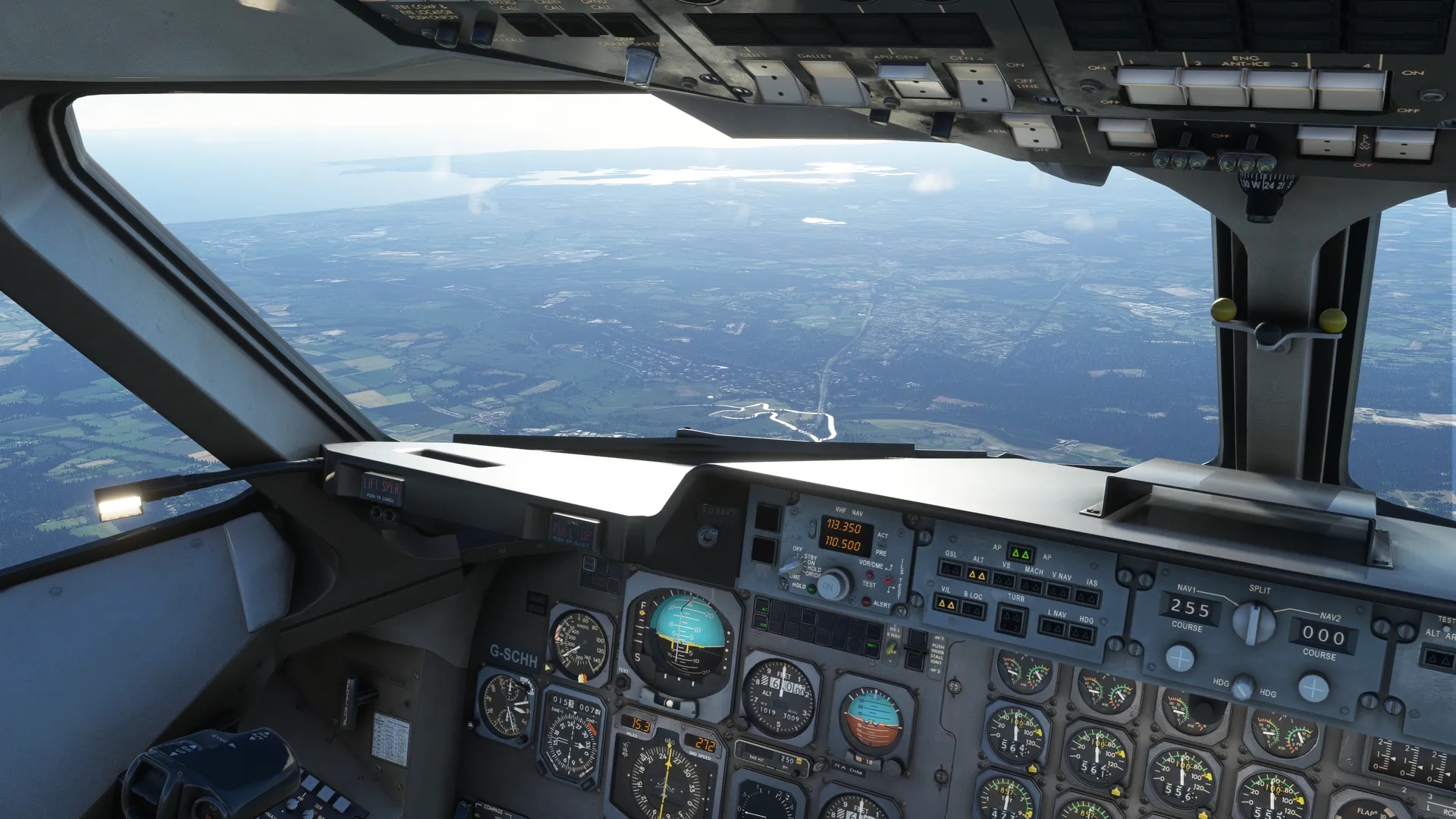Toggle the TURB turbulence mode button
The image size is (1456, 819).
pos(1011,620)
